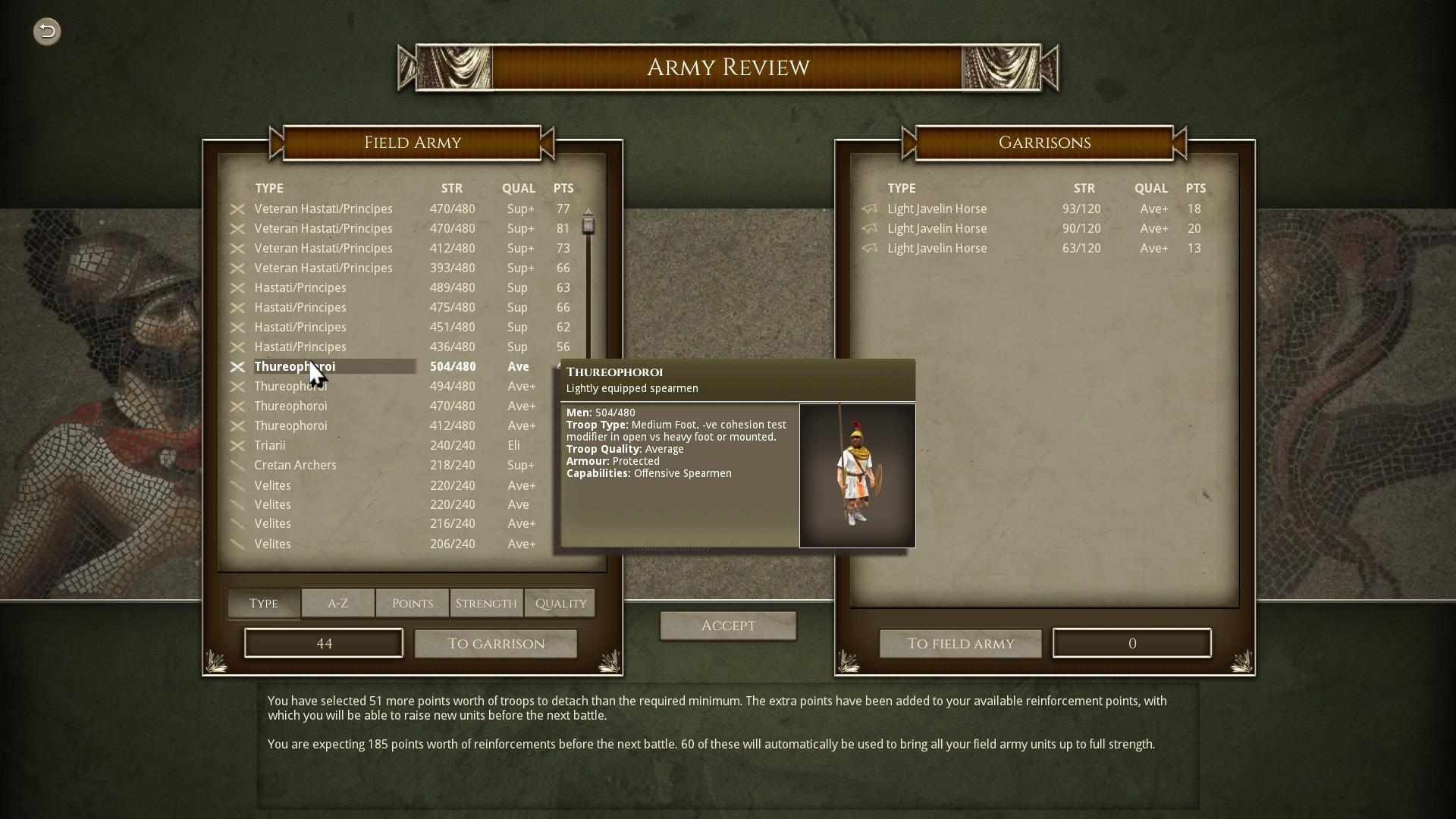The image size is (1456, 819).
Task: Choose the Velites unit with 206/240 strength
Action: 272,544
